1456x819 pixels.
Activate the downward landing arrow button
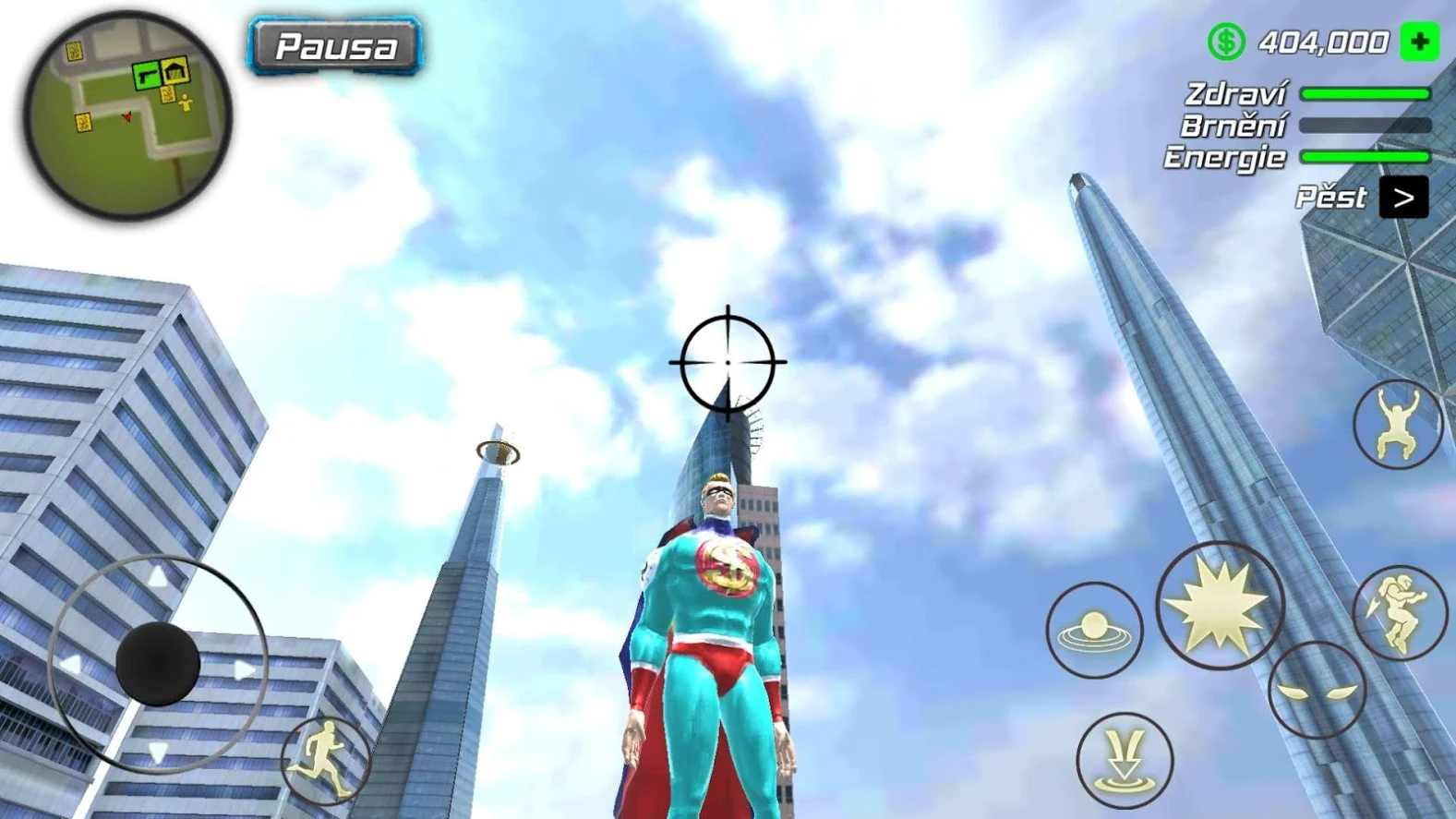[1124, 760]
